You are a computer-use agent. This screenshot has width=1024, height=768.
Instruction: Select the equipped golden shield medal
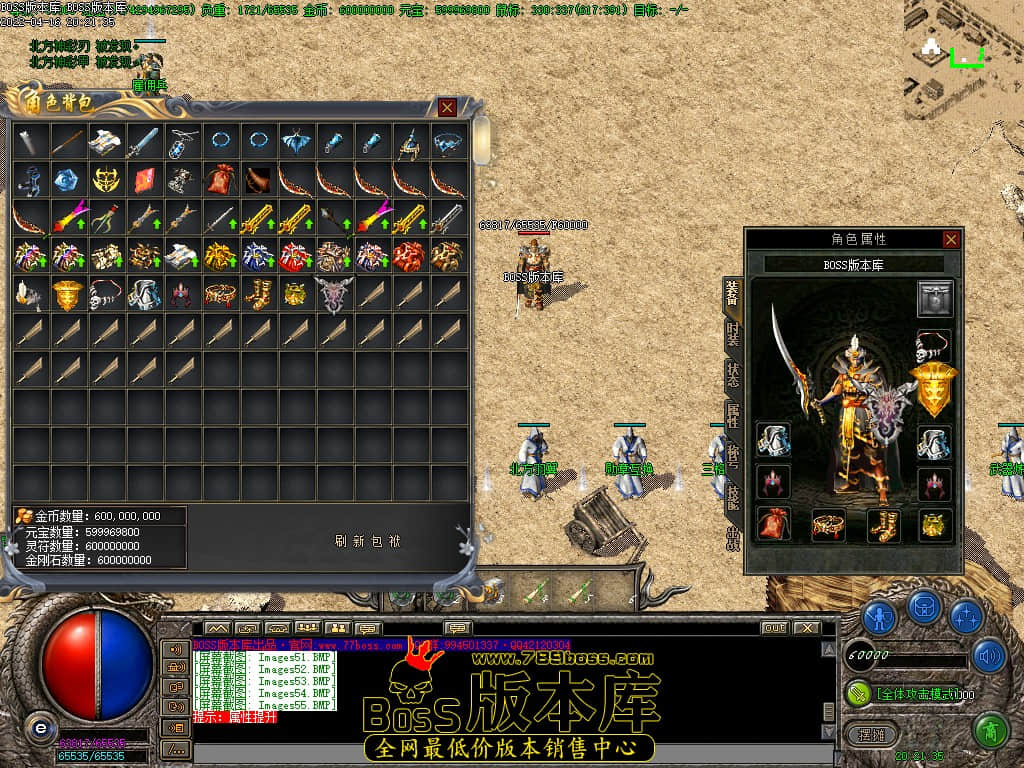(x=935, y=389)
